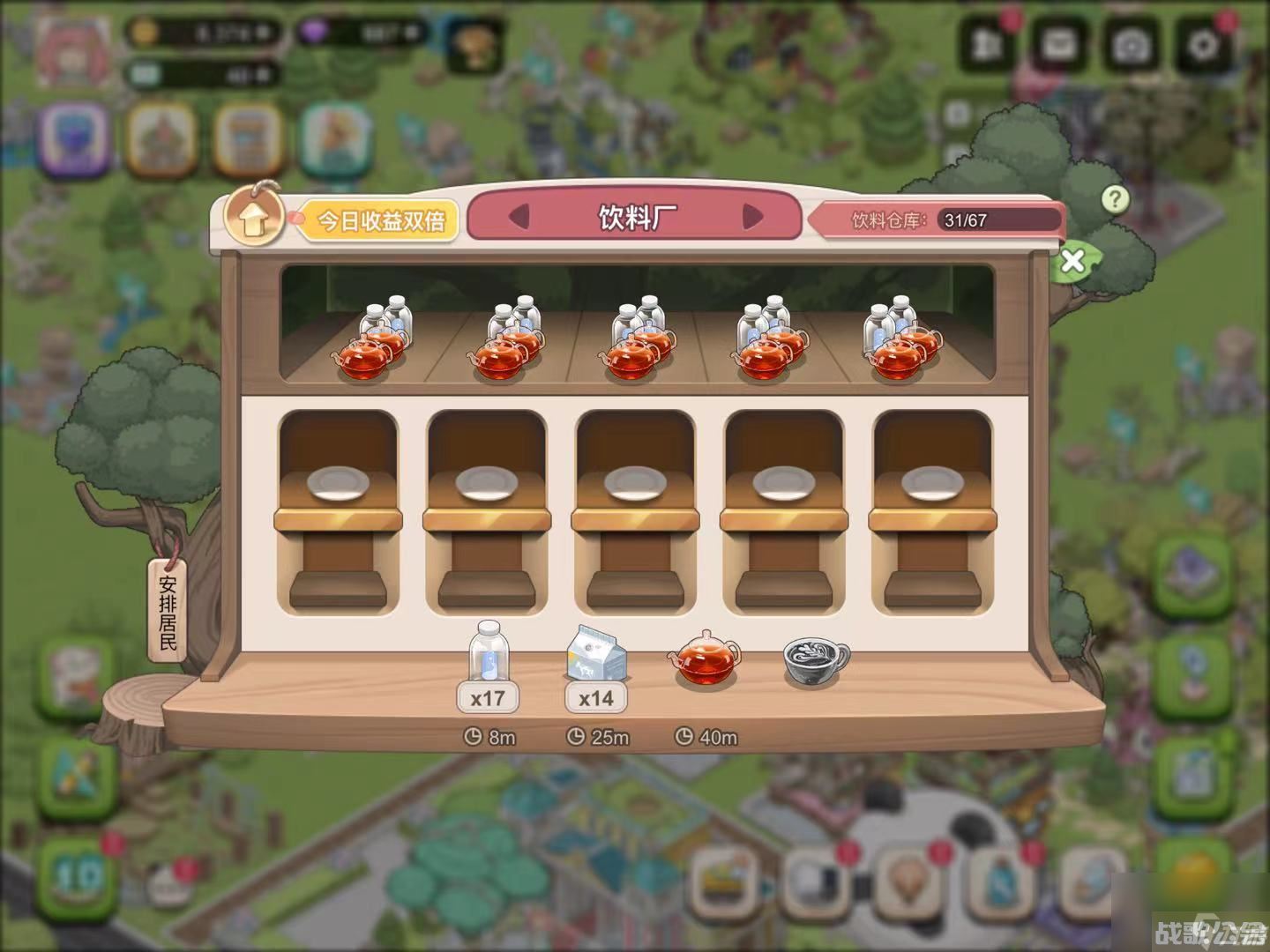Viewport: 1270px width, 952px height.
Task: Open the settings gear icon
Action: pyautogui.click(x=1204, y=44)
